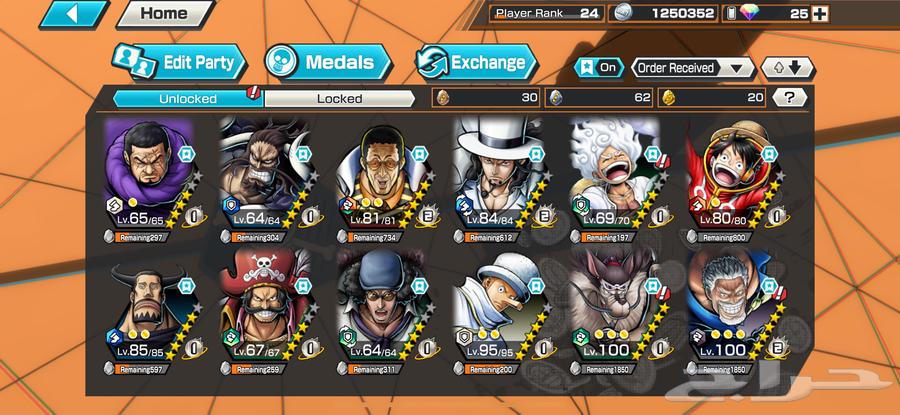The height and width of the screenshot is (415, 900).
Task: Return to the Home screen
Action: [164, 14]
